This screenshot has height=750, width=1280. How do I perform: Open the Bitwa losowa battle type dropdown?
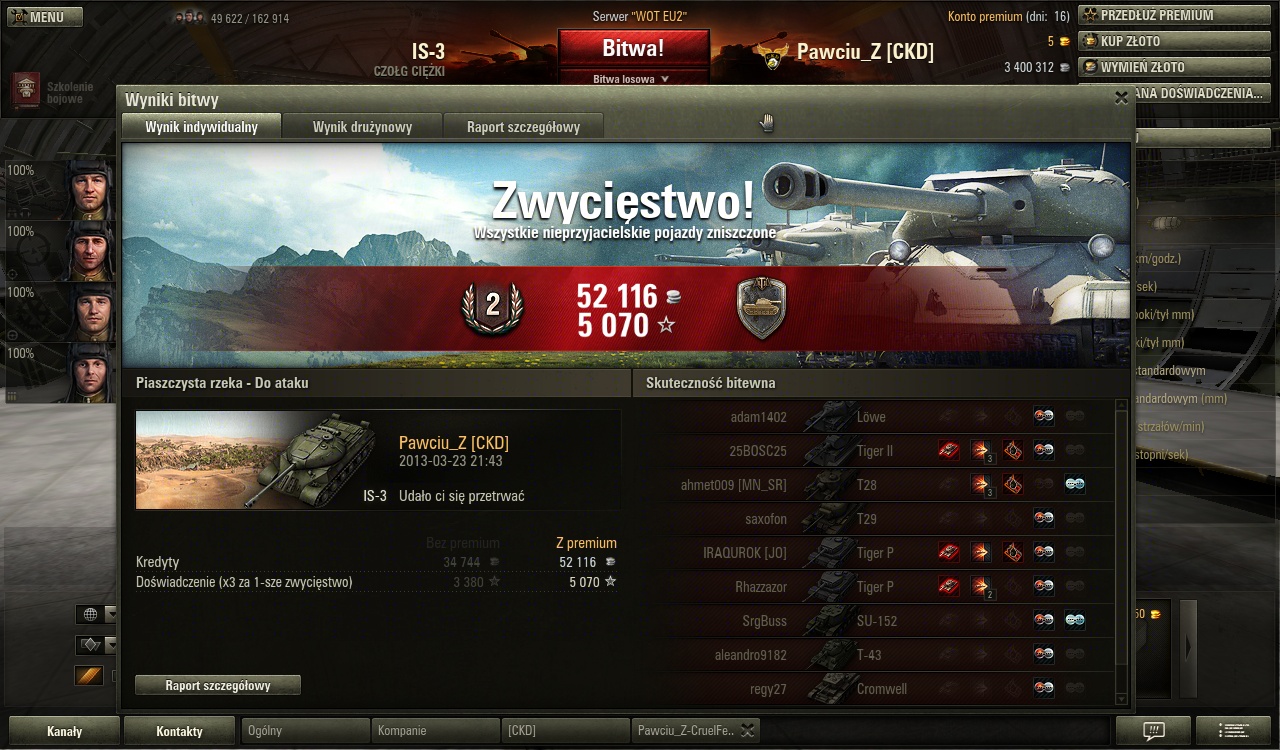click(632, 78)
